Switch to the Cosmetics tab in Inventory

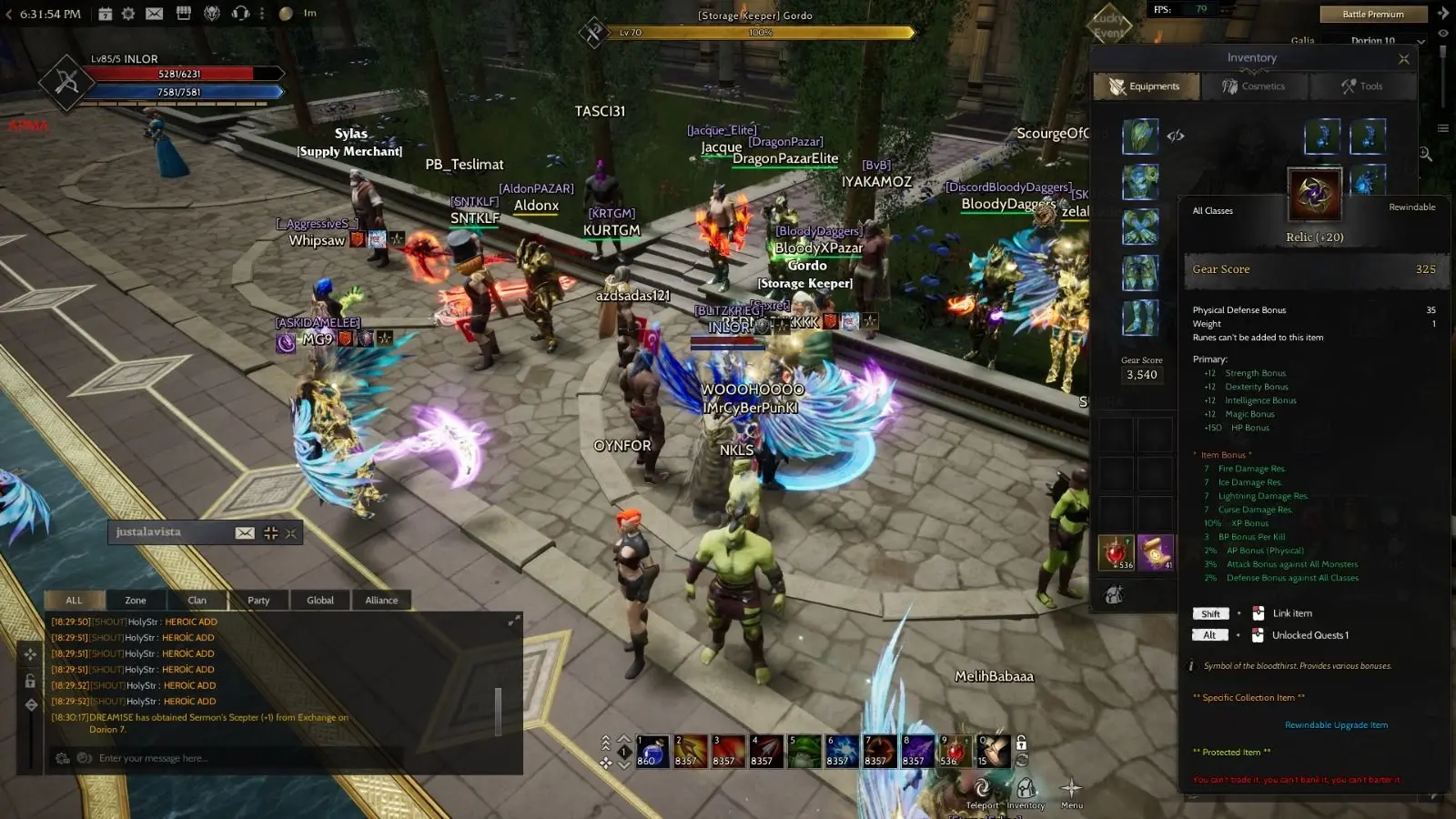point(1255,86)
